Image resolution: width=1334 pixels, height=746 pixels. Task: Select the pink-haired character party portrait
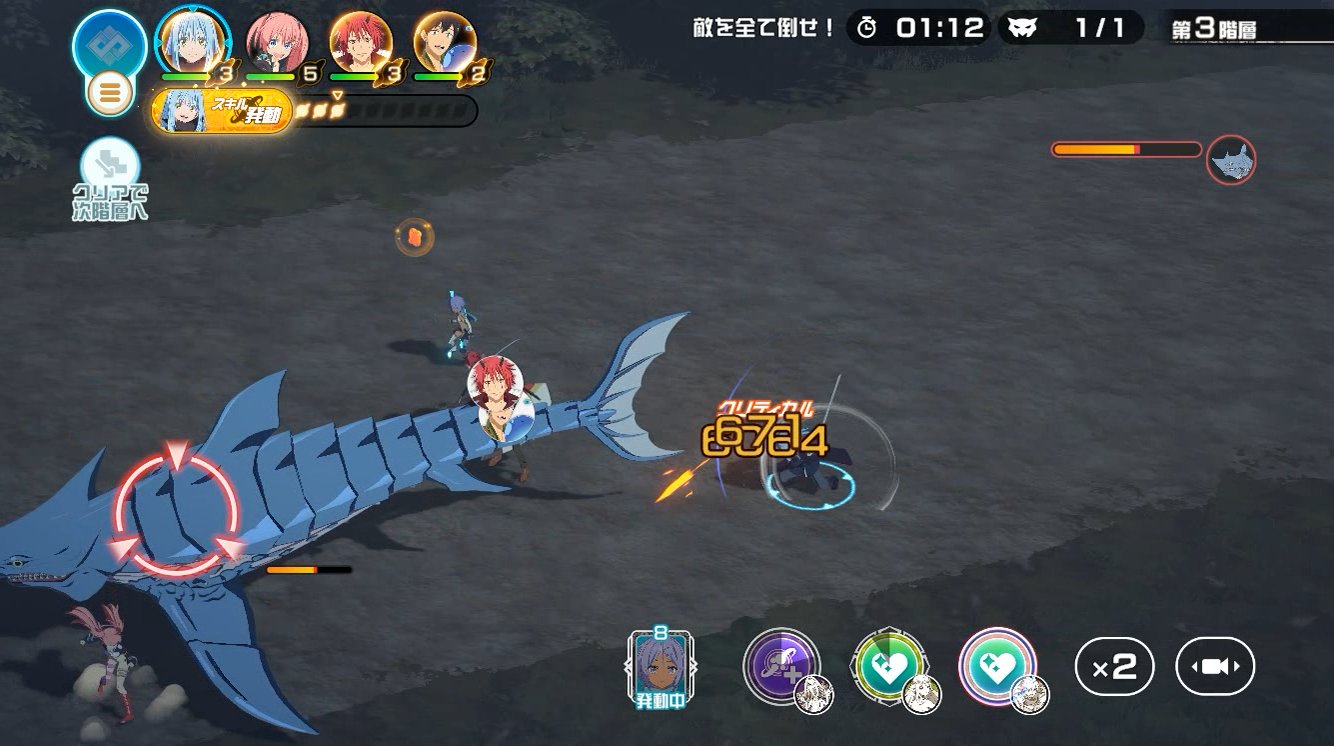pos(276,44)
